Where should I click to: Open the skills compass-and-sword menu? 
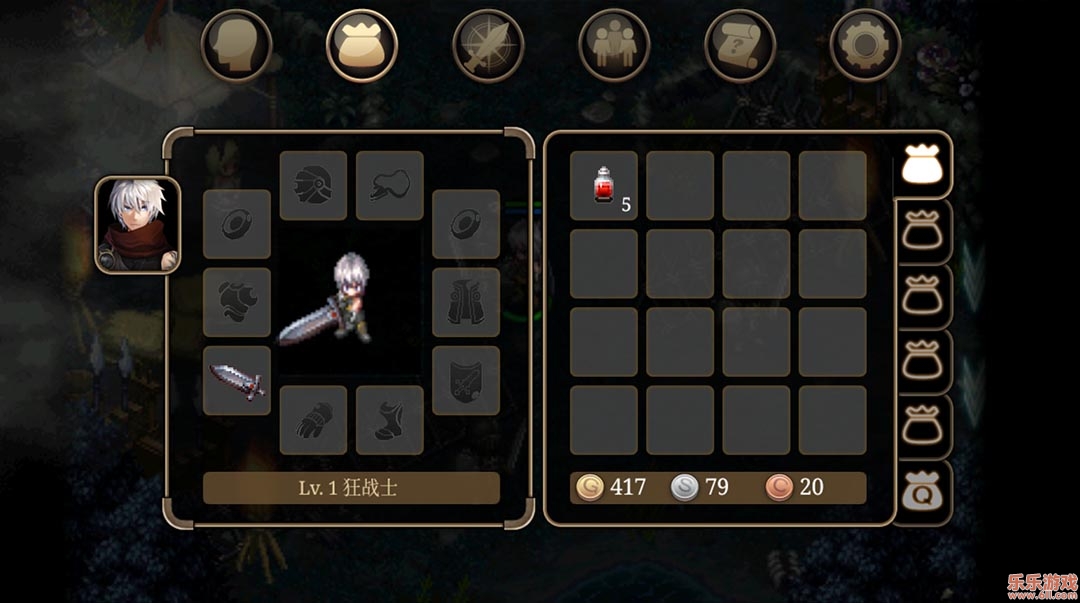tap(488, 45)
